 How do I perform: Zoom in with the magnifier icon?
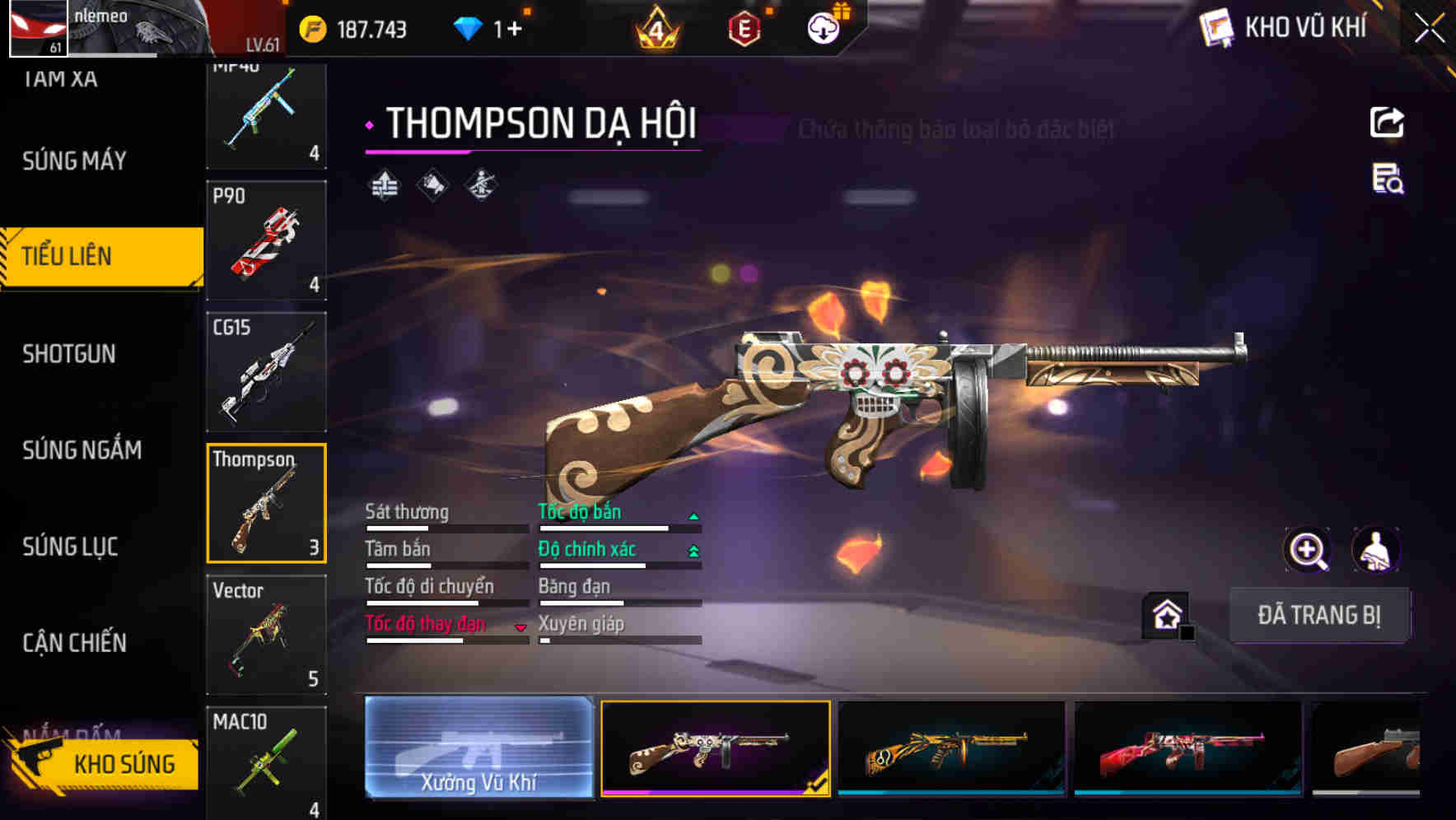pyautogui.click(x=1307, y=550)
